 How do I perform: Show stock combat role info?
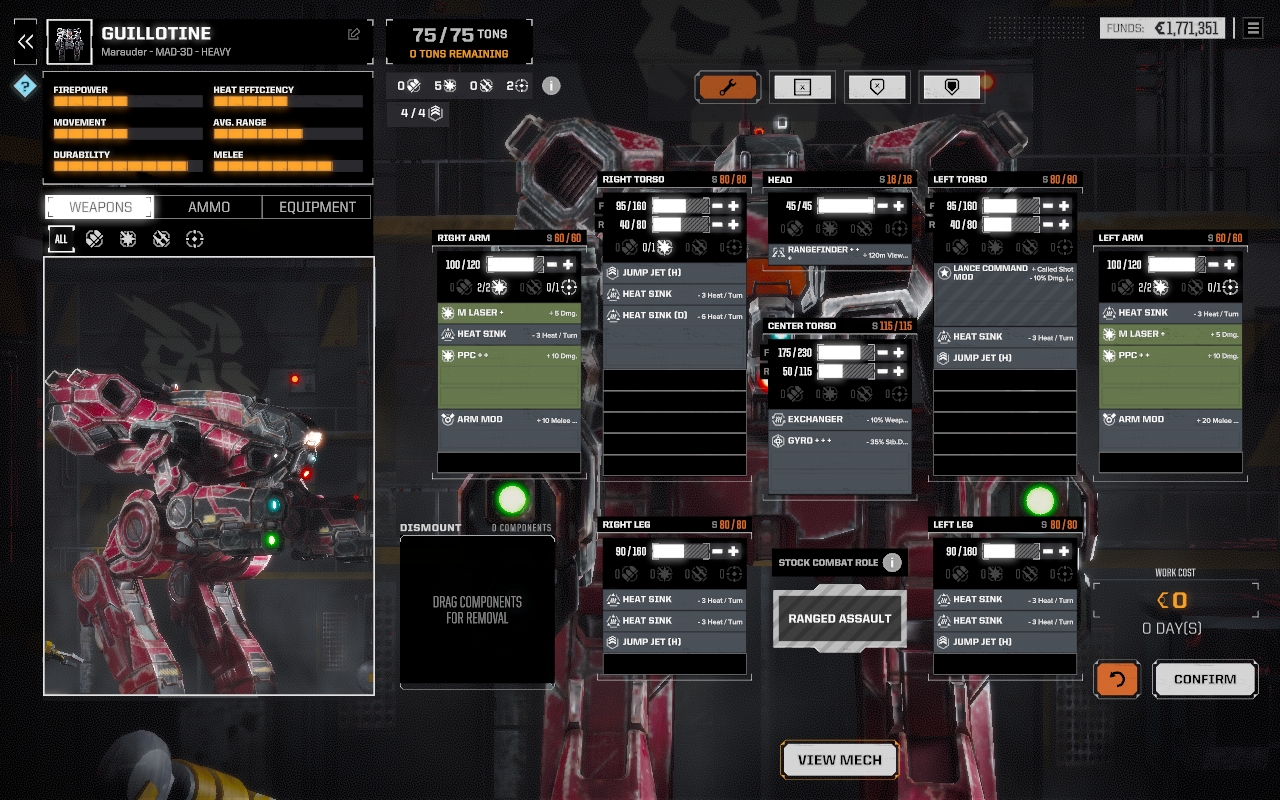coord(892,562)
